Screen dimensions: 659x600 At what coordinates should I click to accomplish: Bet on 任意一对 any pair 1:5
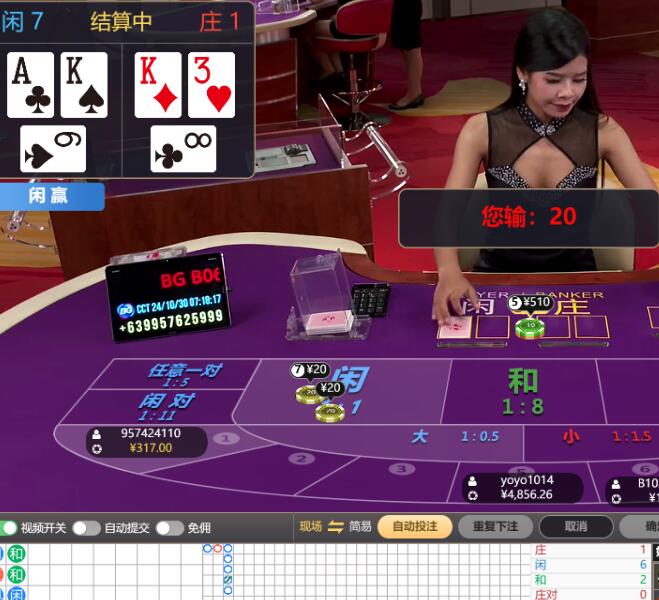pos(182,374)
